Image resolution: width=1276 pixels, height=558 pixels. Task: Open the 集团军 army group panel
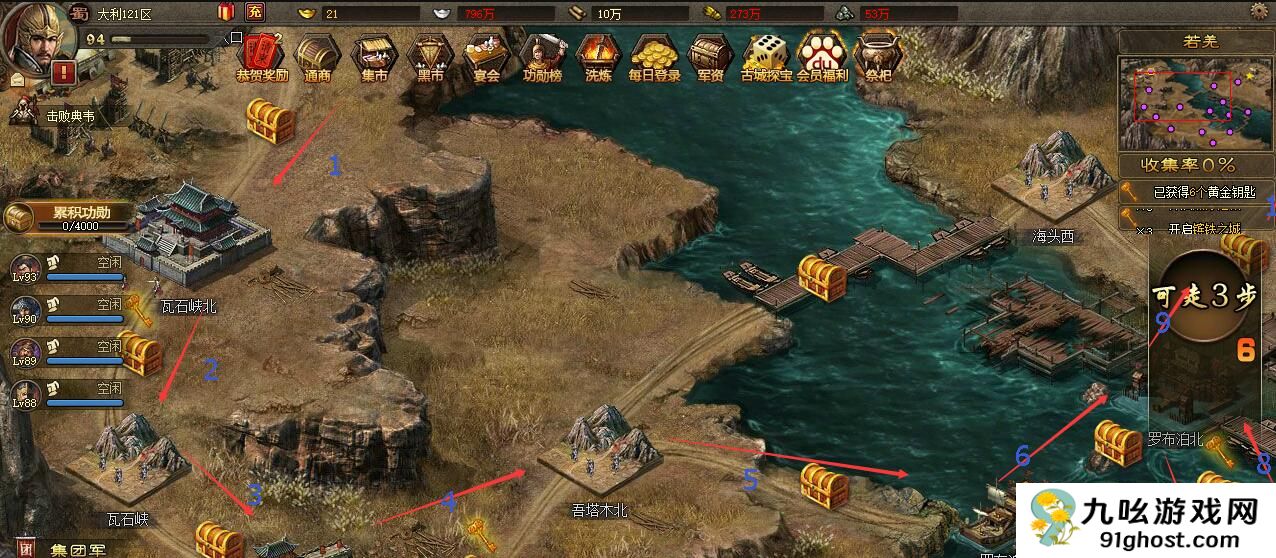70,548
